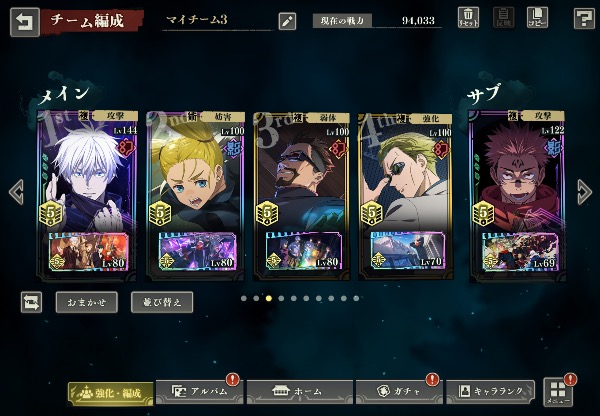The height and width of the screenshot is (416, 600).
Task: Open the help question mark button
Action: (x=584, y=18)
